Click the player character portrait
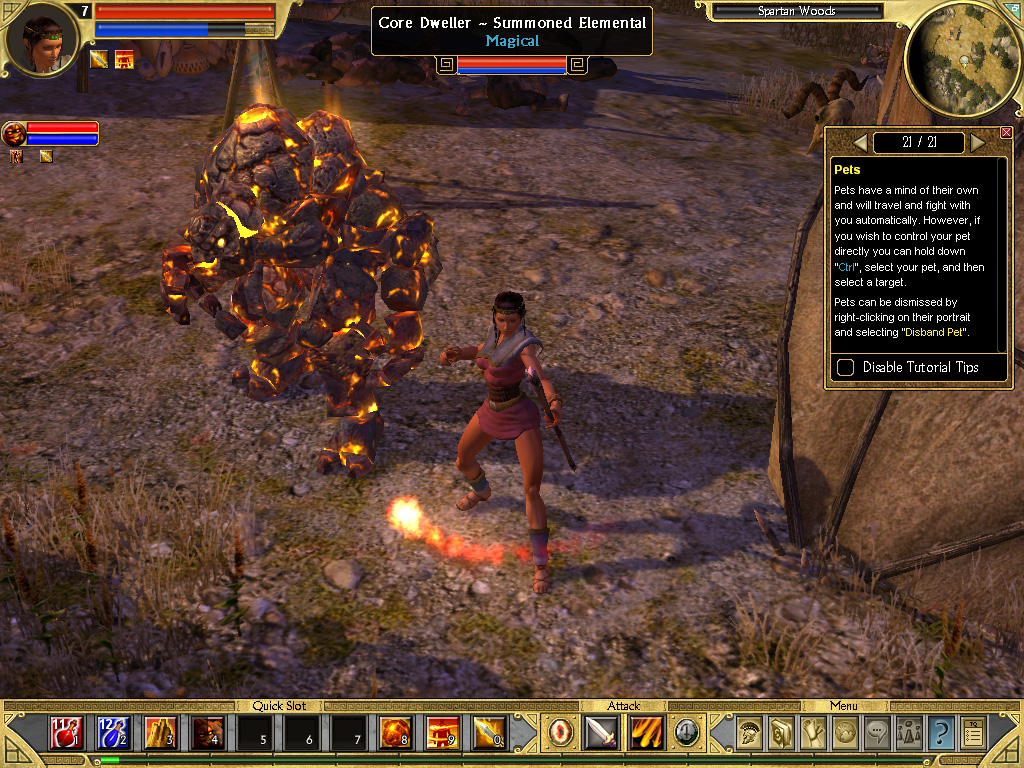Image resolution: width=1024 pixels, height=768 pixels. coord(42,41)
